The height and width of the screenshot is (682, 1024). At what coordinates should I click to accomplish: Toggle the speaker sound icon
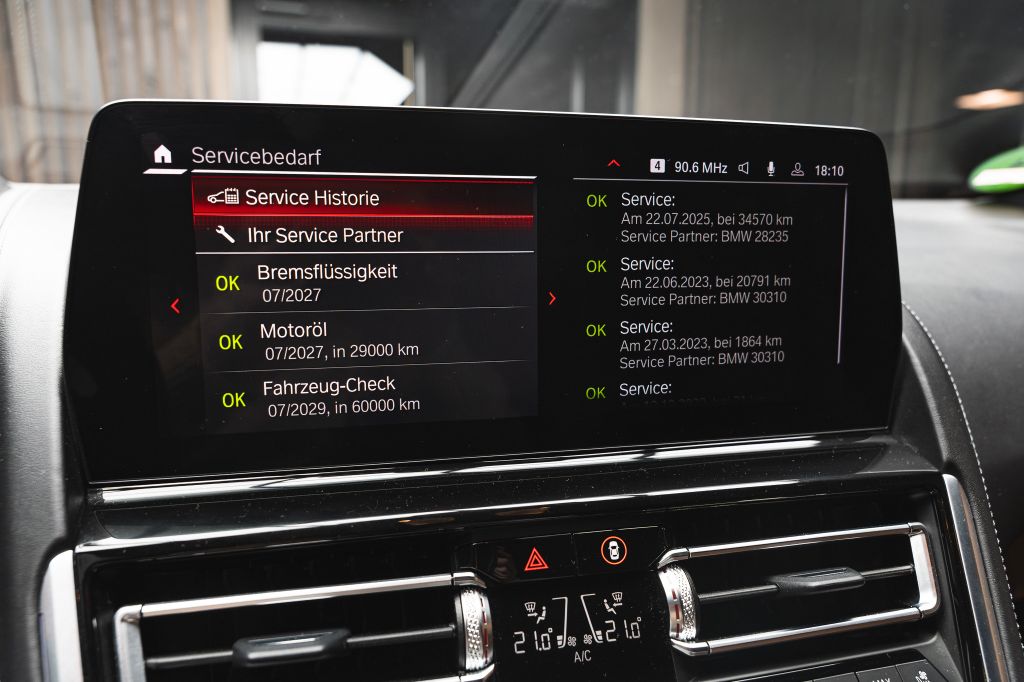[744, 168]
